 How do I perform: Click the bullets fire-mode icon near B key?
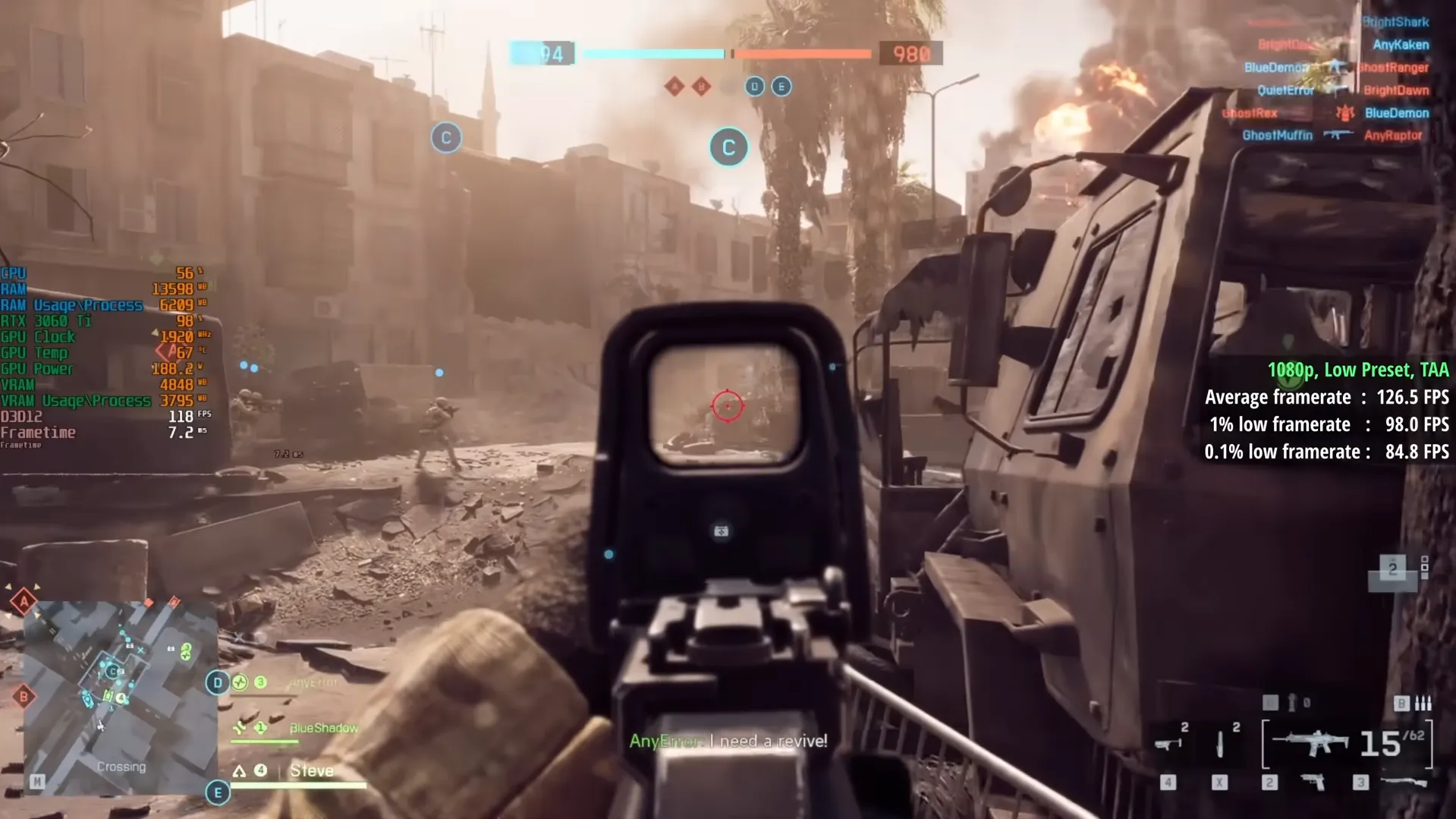(x=1423, y=703)
